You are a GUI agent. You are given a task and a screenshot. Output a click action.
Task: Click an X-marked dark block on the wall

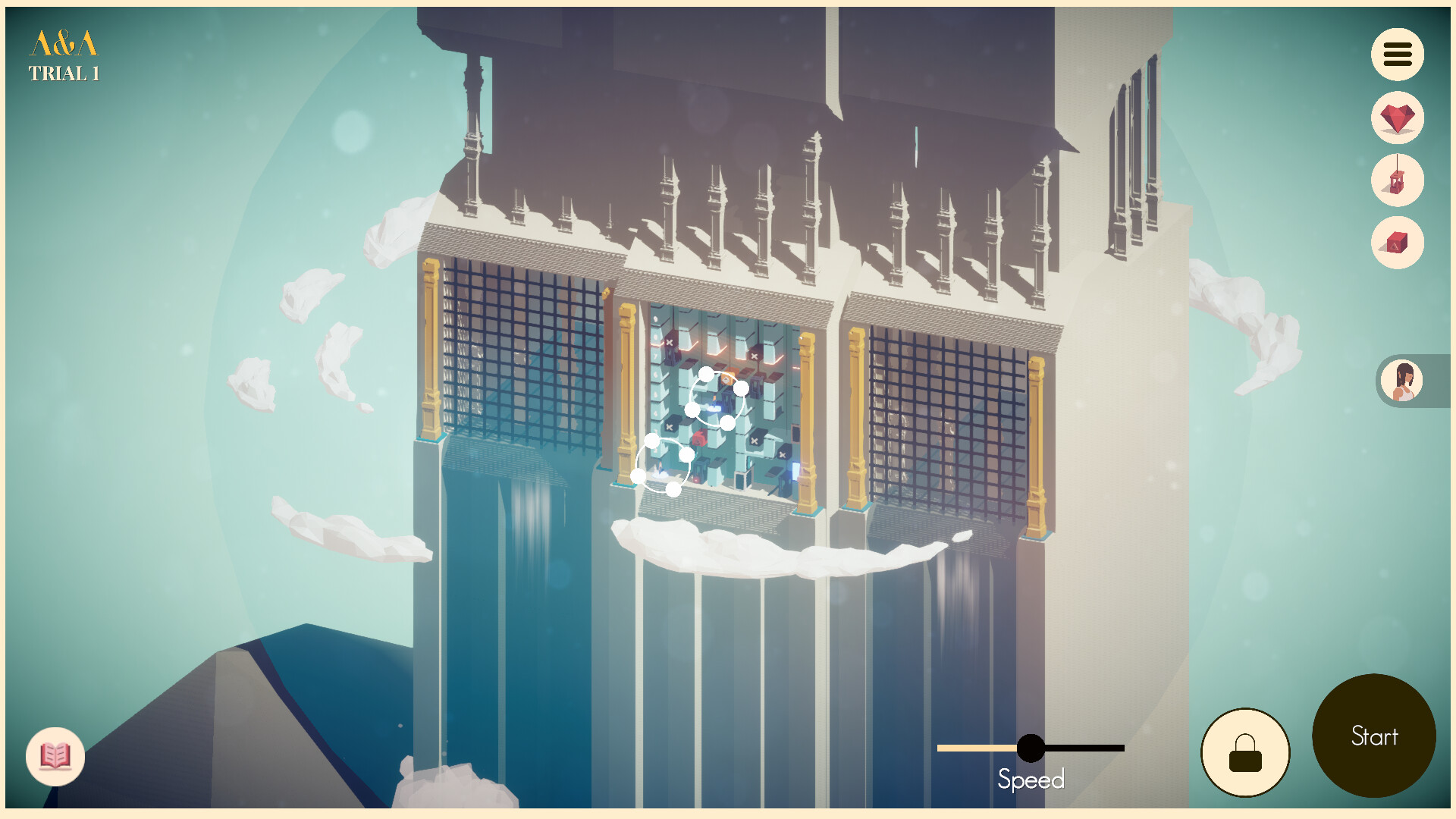tap(670, 342)
